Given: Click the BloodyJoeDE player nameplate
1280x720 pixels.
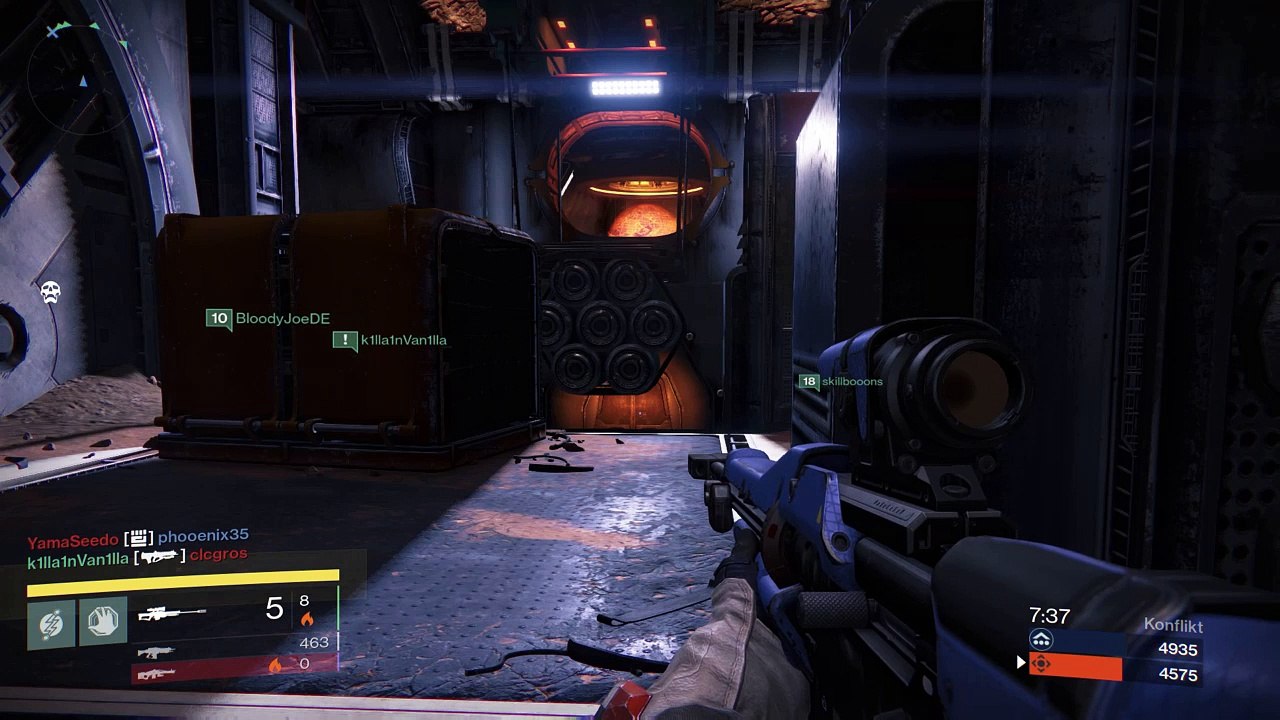Looking at the screenshot, I should point(268,319).
